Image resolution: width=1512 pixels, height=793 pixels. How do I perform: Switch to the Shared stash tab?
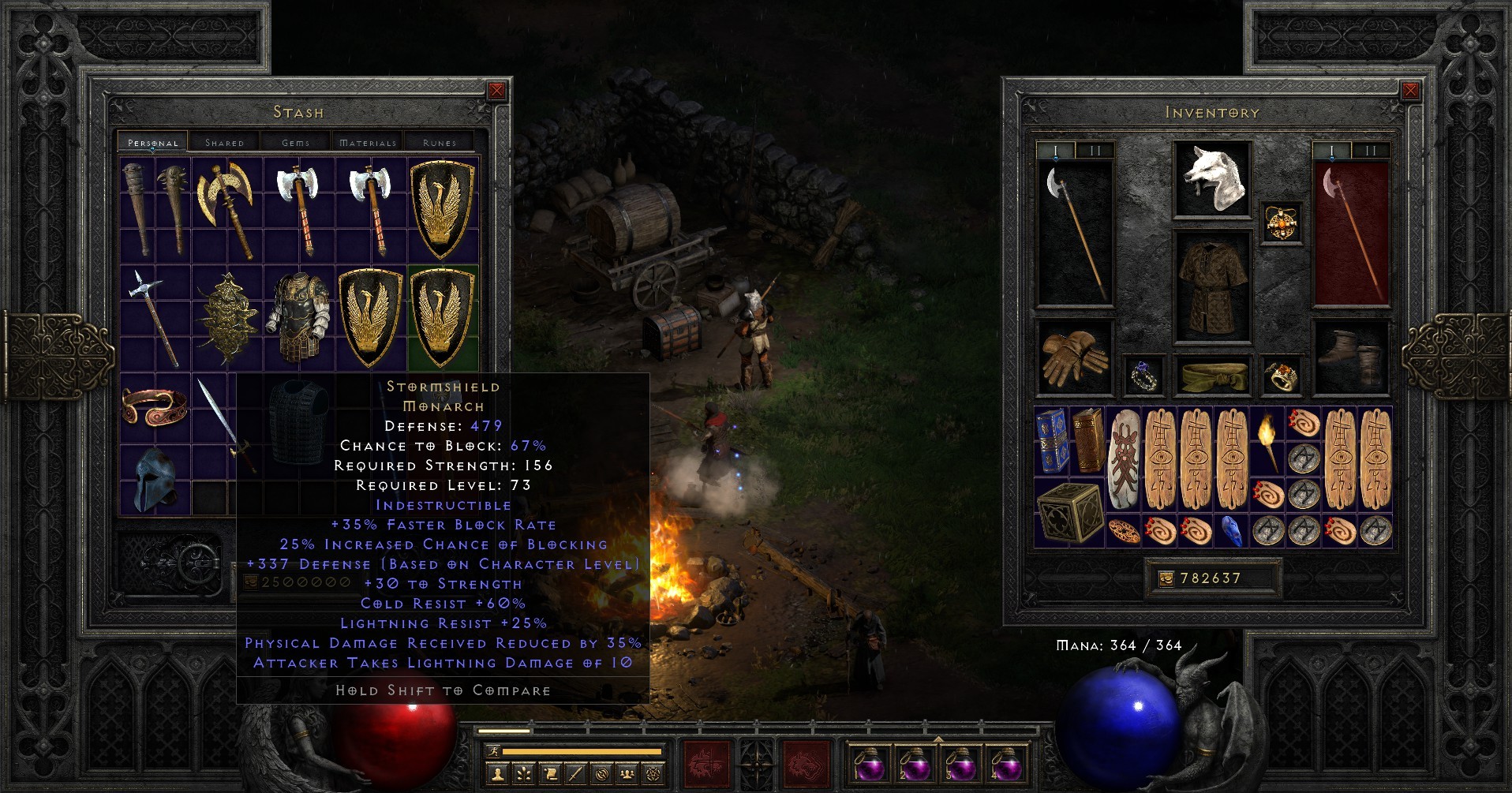tap(224, 142)
